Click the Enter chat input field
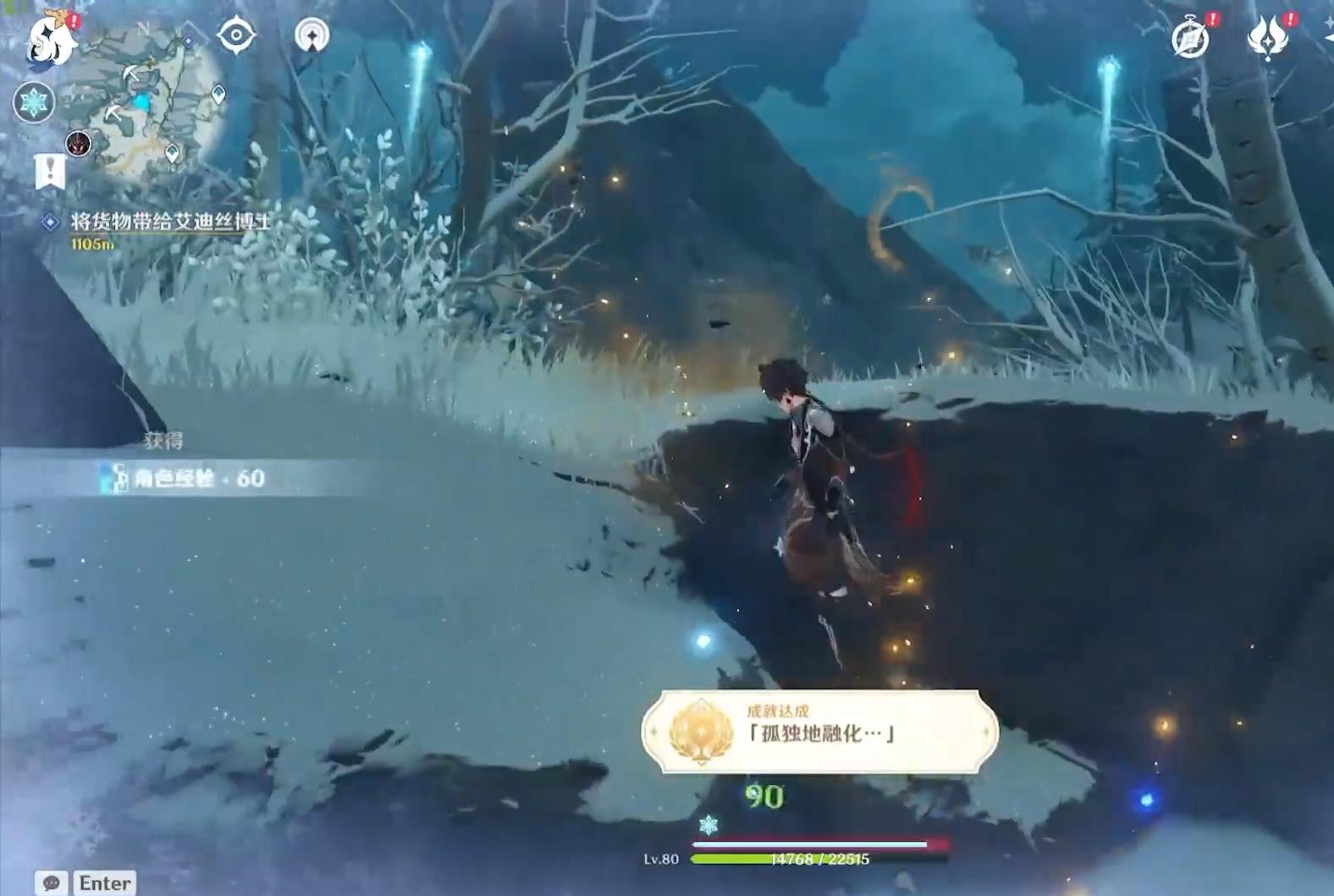This screenshot has height=896, width=1334. tap(105, 883)
